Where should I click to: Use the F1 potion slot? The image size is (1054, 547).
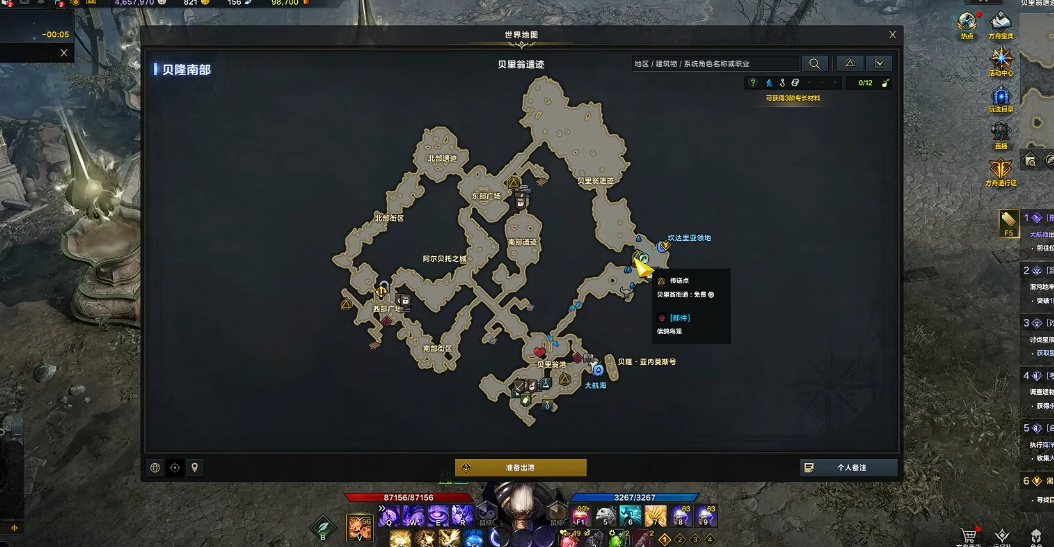581,516
